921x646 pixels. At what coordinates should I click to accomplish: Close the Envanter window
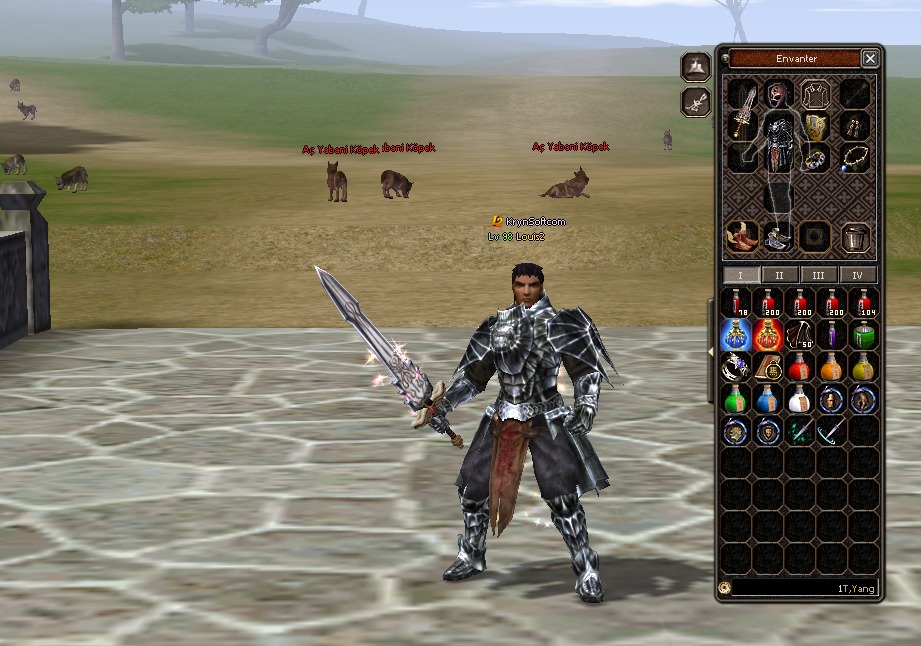[870, 59]
